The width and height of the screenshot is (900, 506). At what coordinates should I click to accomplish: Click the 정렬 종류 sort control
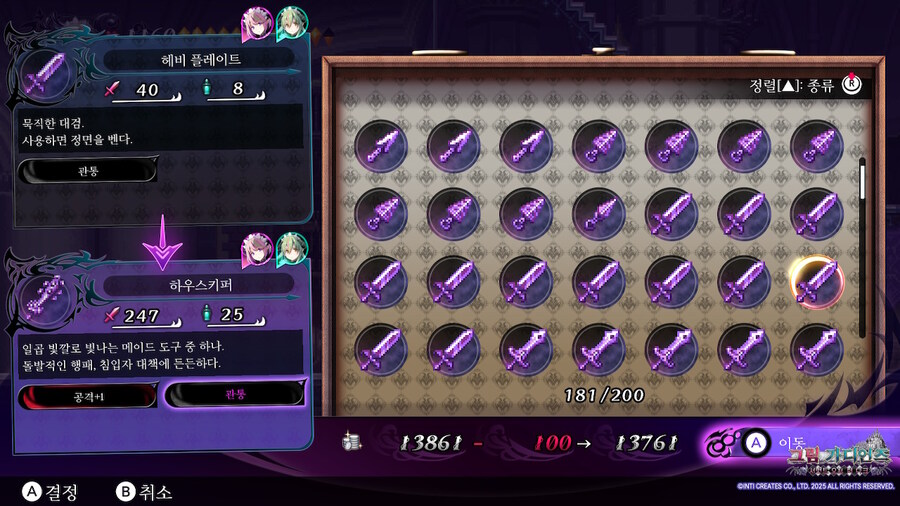(x=804, y=85)
